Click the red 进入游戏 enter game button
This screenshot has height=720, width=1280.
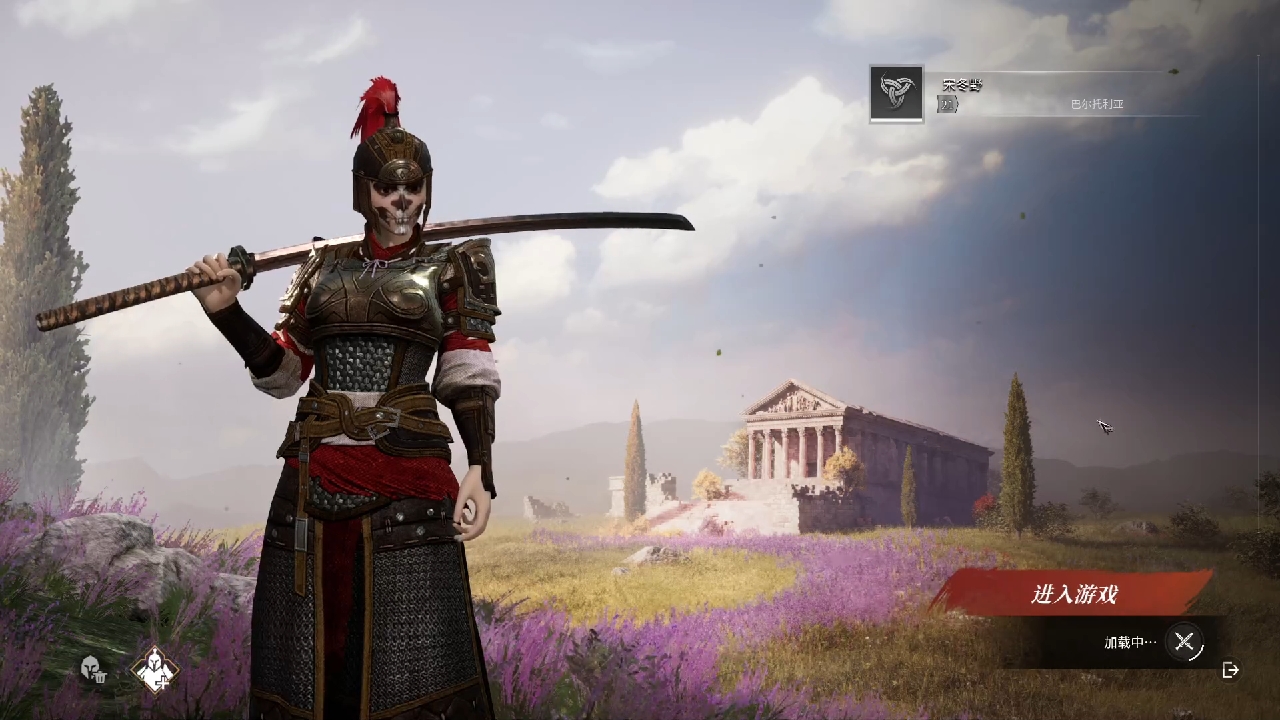[x=1073, y=594]
